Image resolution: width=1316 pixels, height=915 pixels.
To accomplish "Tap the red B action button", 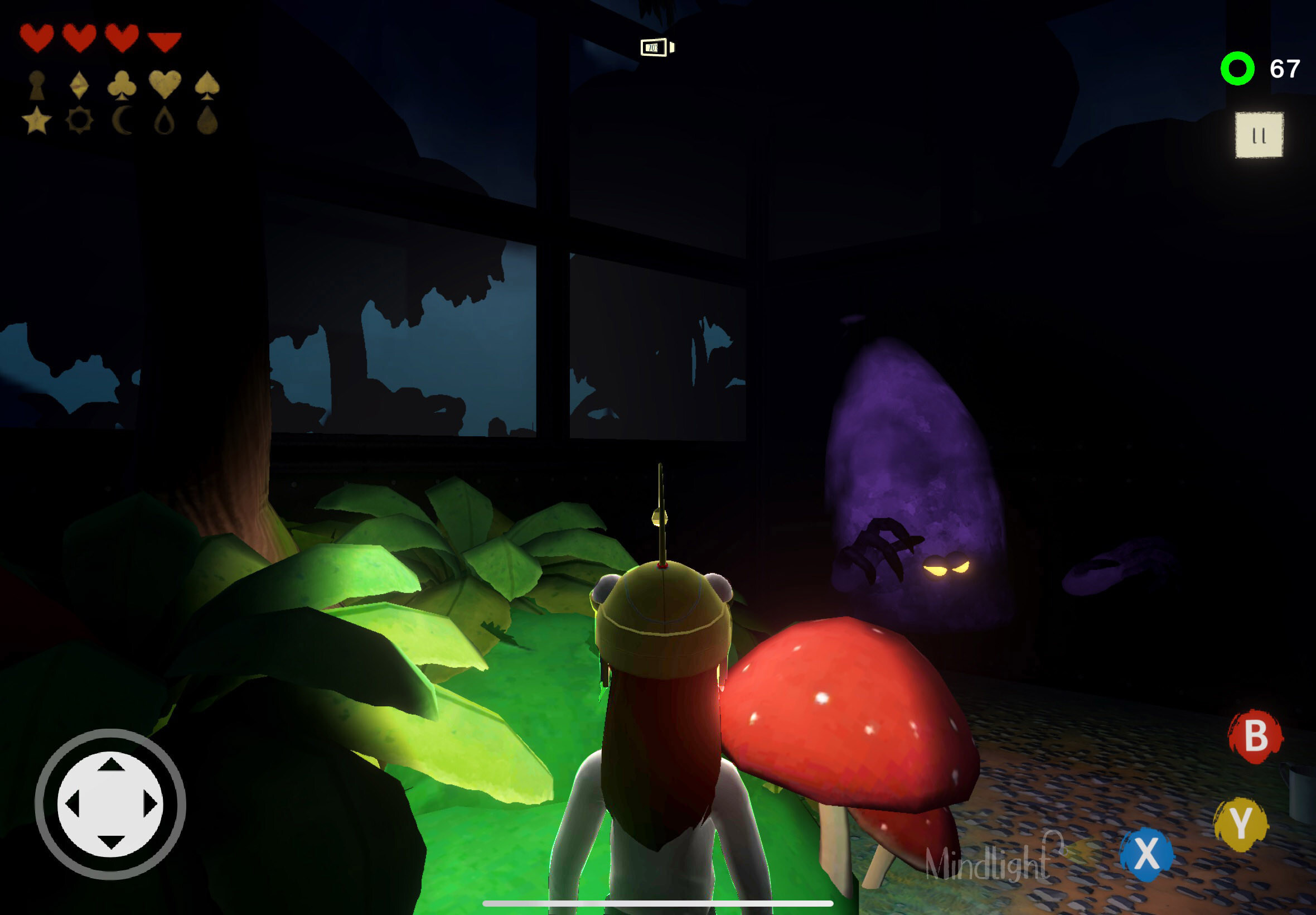I will [x=1255, y=736].
